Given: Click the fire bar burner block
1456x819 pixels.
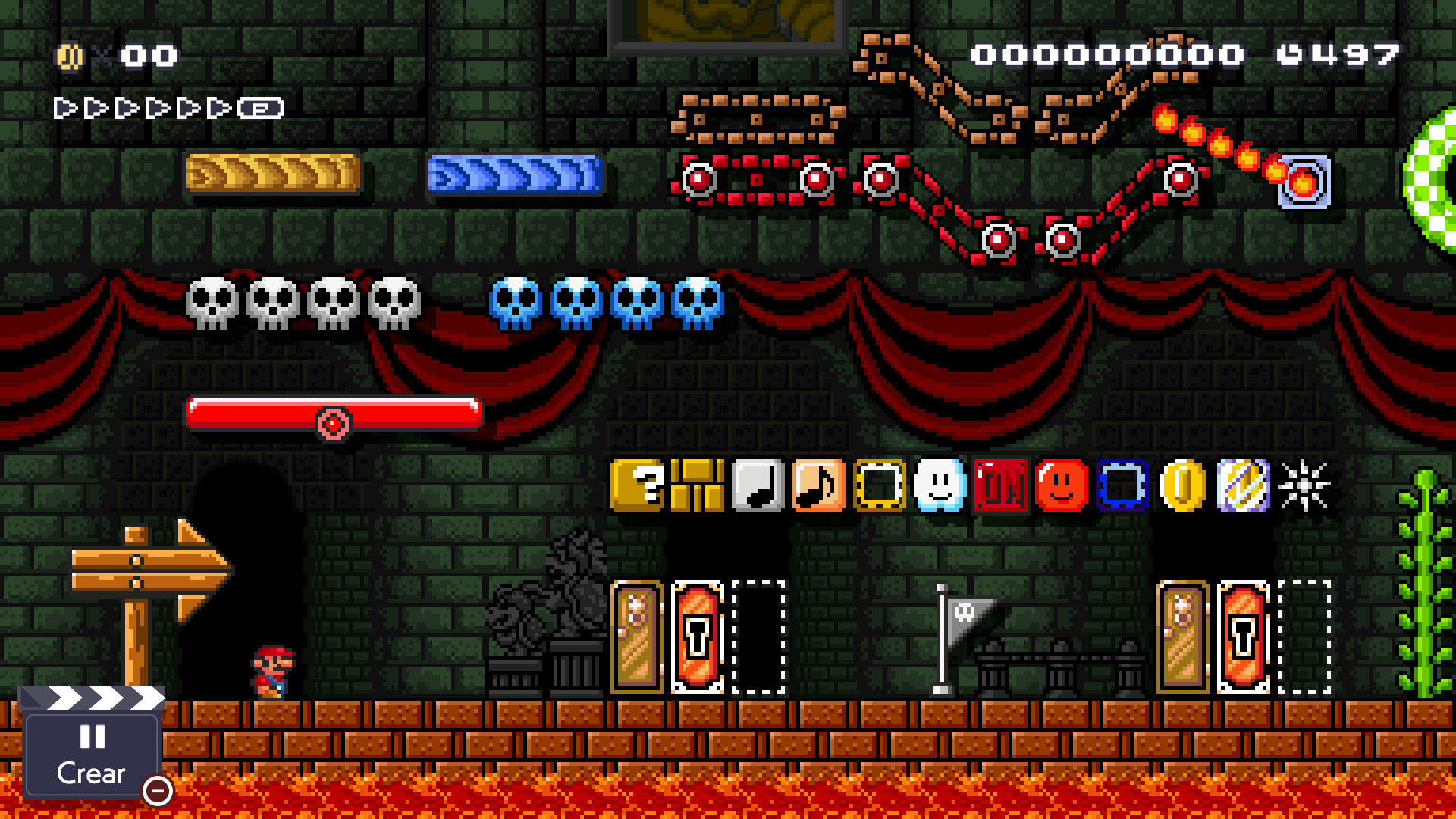Looking at the screenshot, I should [1304, 182].
